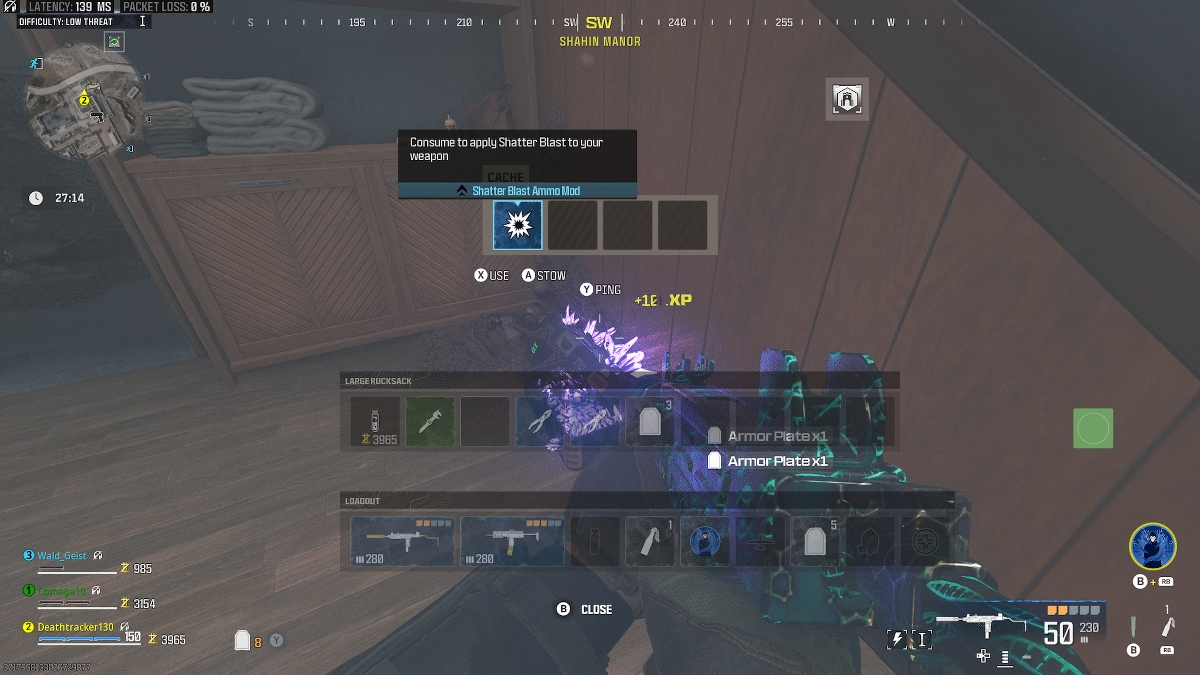
Task: Select the loadout SMG with the long tan barrel
Action: tap(403, 541)
